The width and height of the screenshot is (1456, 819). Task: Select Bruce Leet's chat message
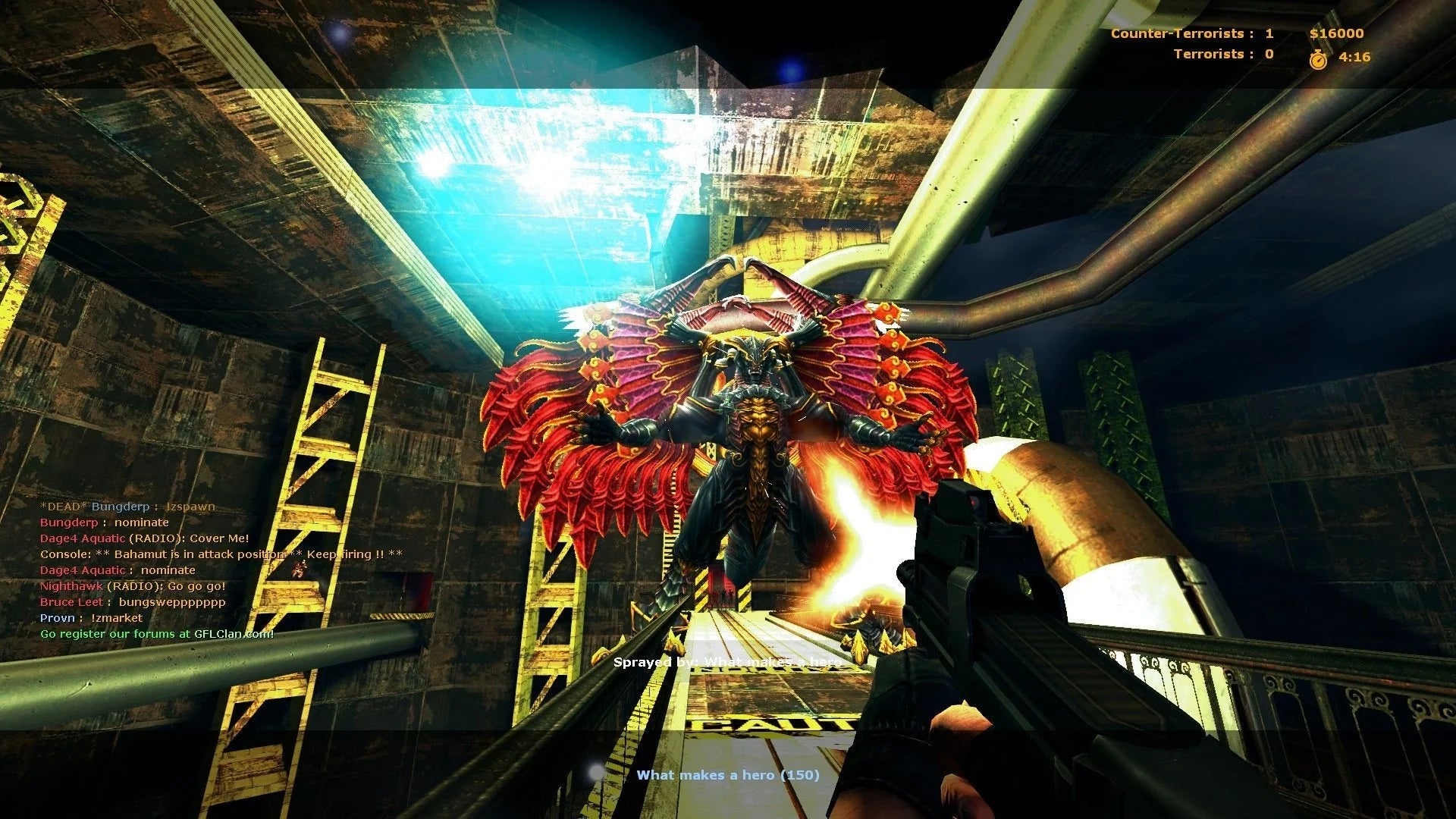[133, 602]
